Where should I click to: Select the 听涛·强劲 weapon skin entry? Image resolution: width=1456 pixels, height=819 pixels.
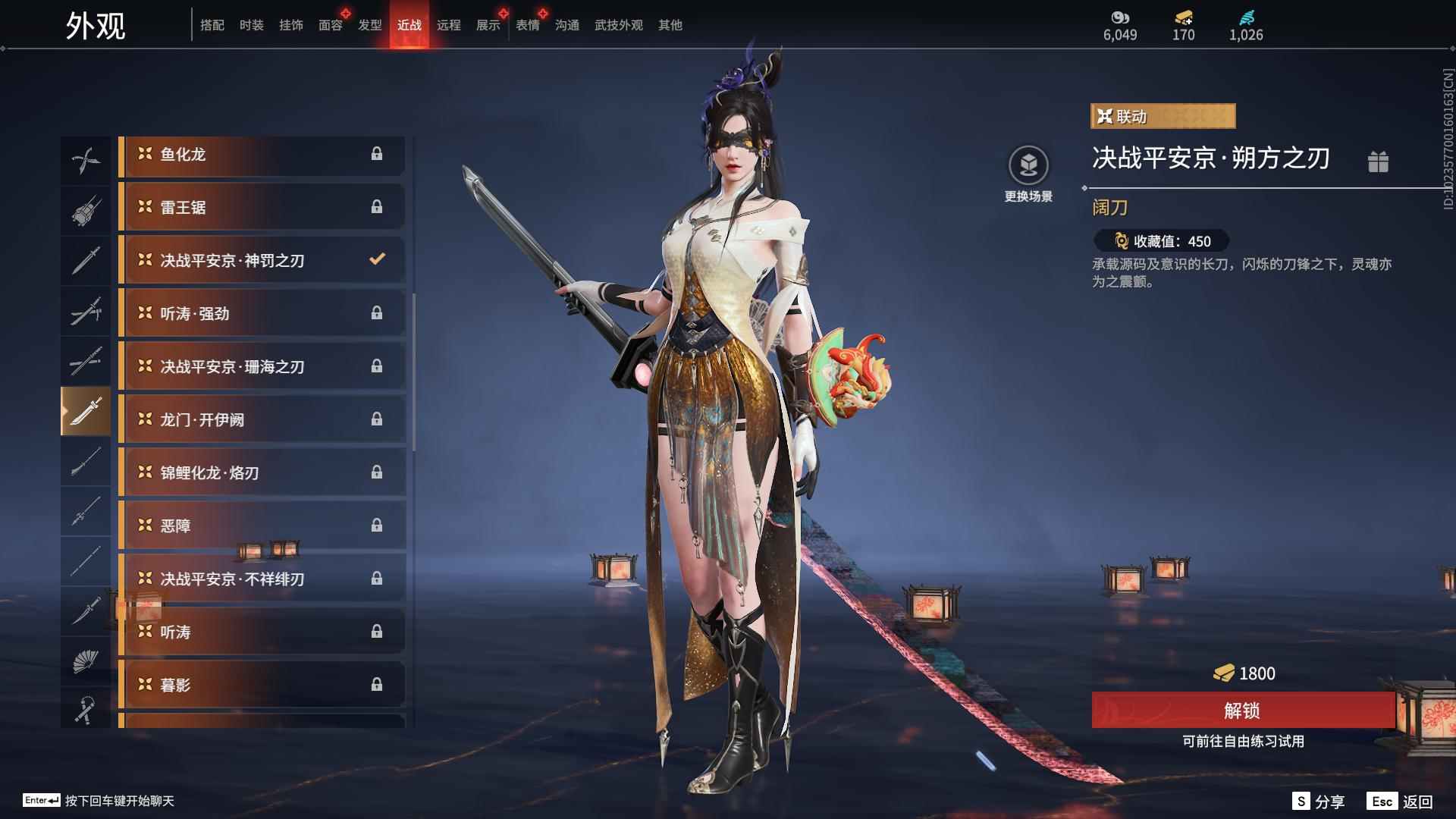pos(262,313)
